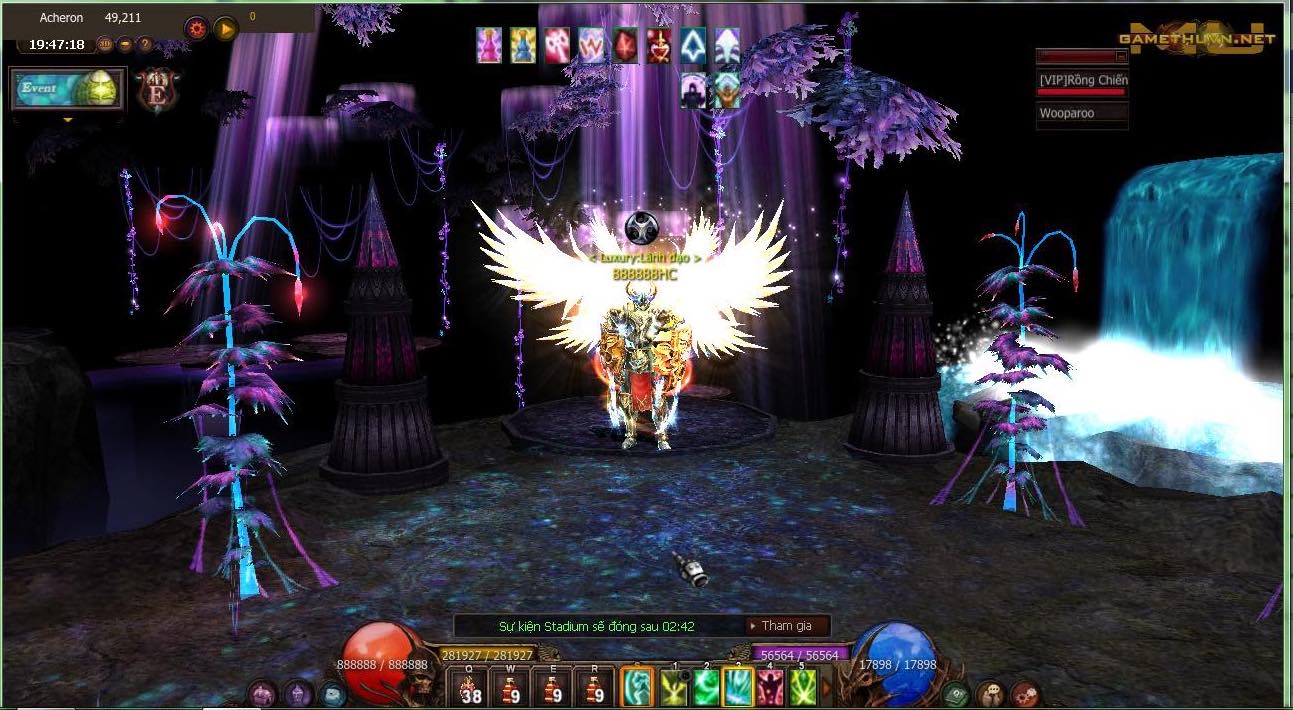Open the question mark help button
The image size is (1293, 710).
(x=144, y=44)
